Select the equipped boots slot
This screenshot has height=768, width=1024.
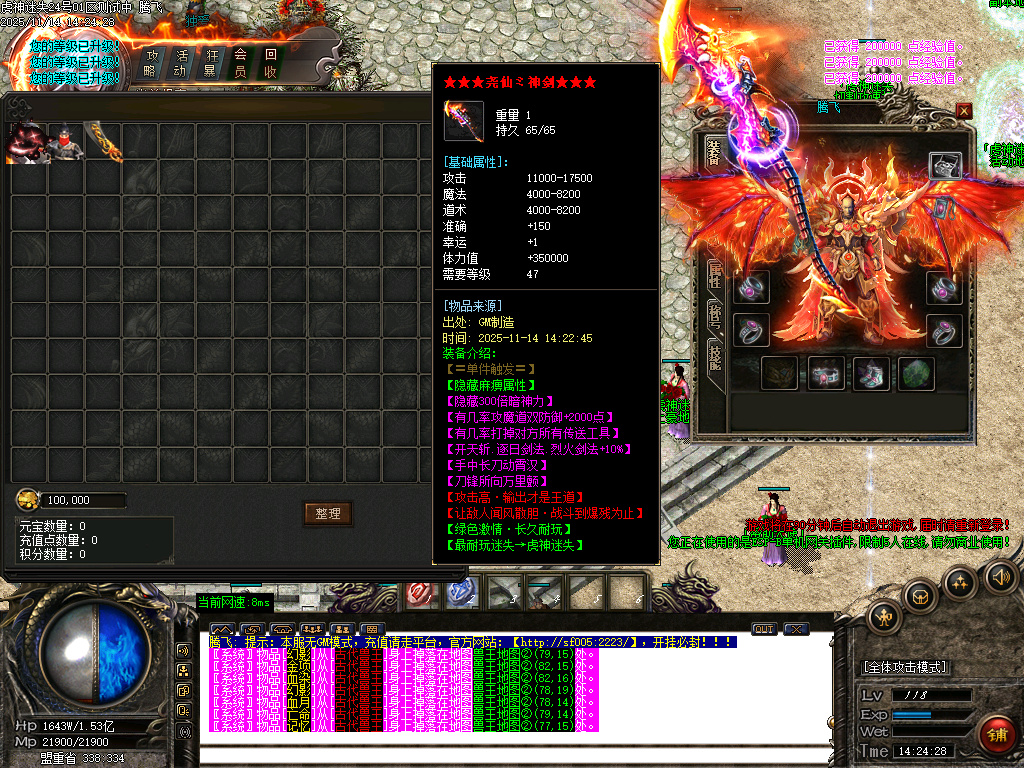(871, 373)
